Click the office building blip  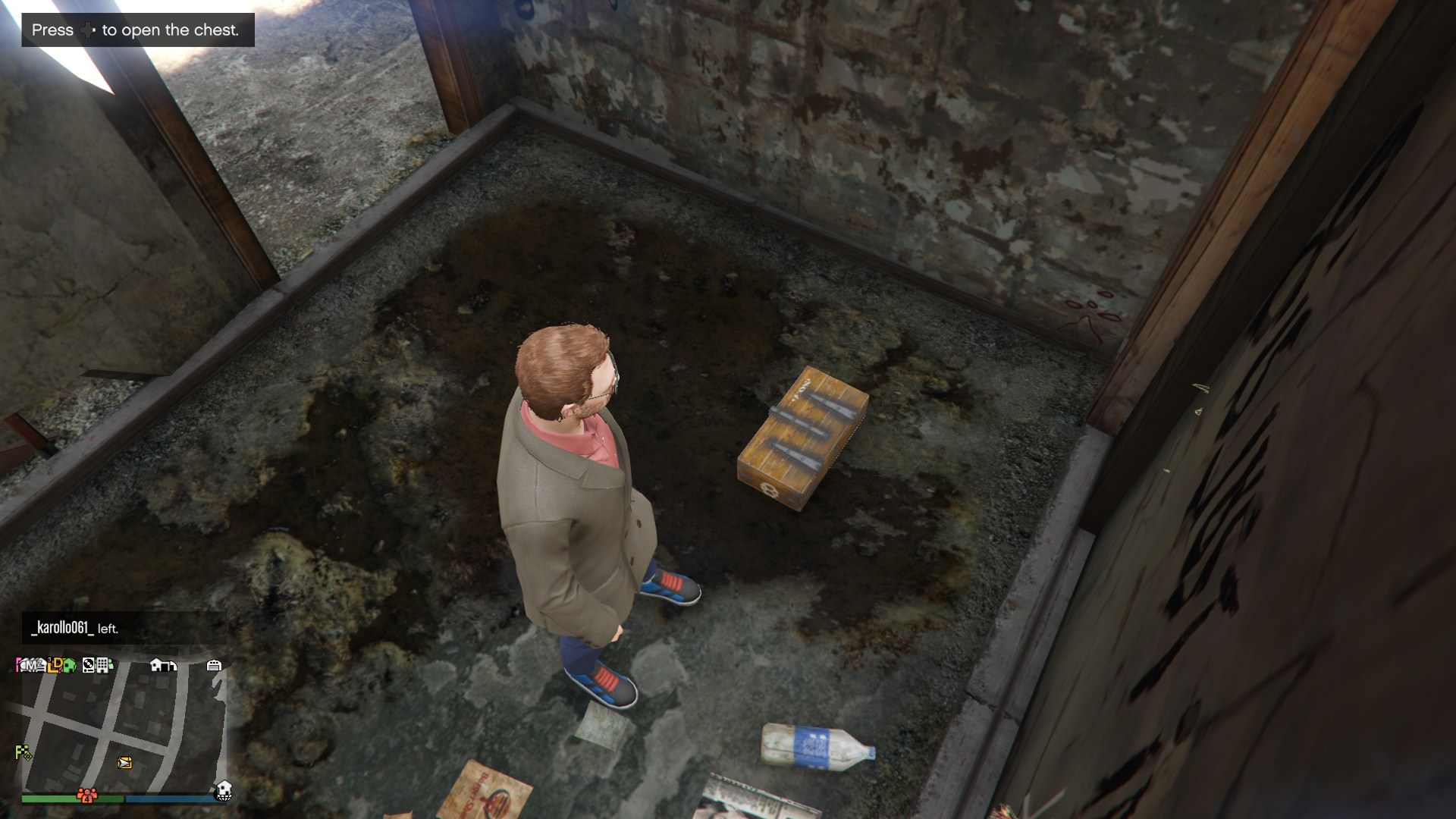click(x=104, y=665)
